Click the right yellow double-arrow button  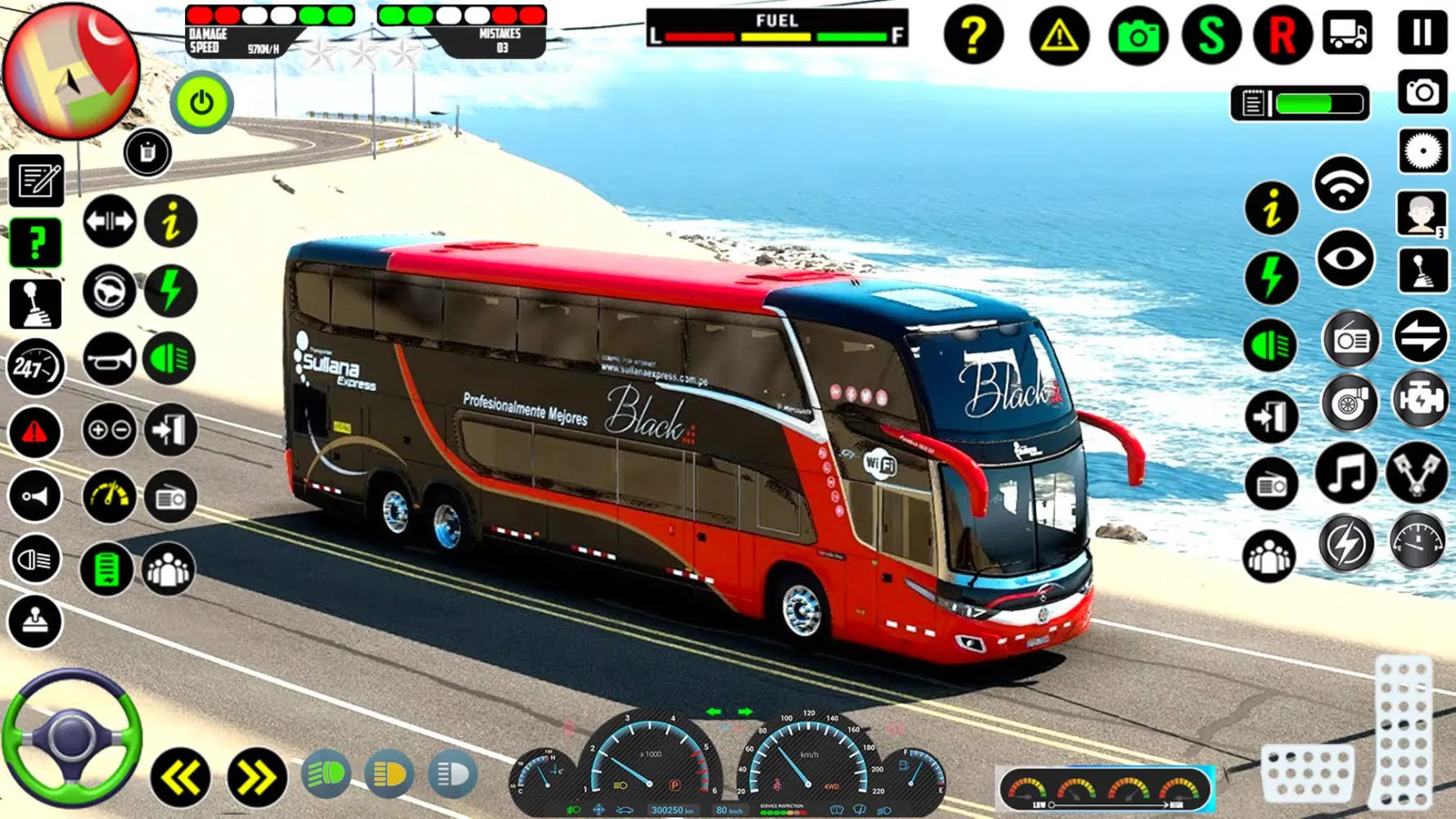(x=256, y=777)
